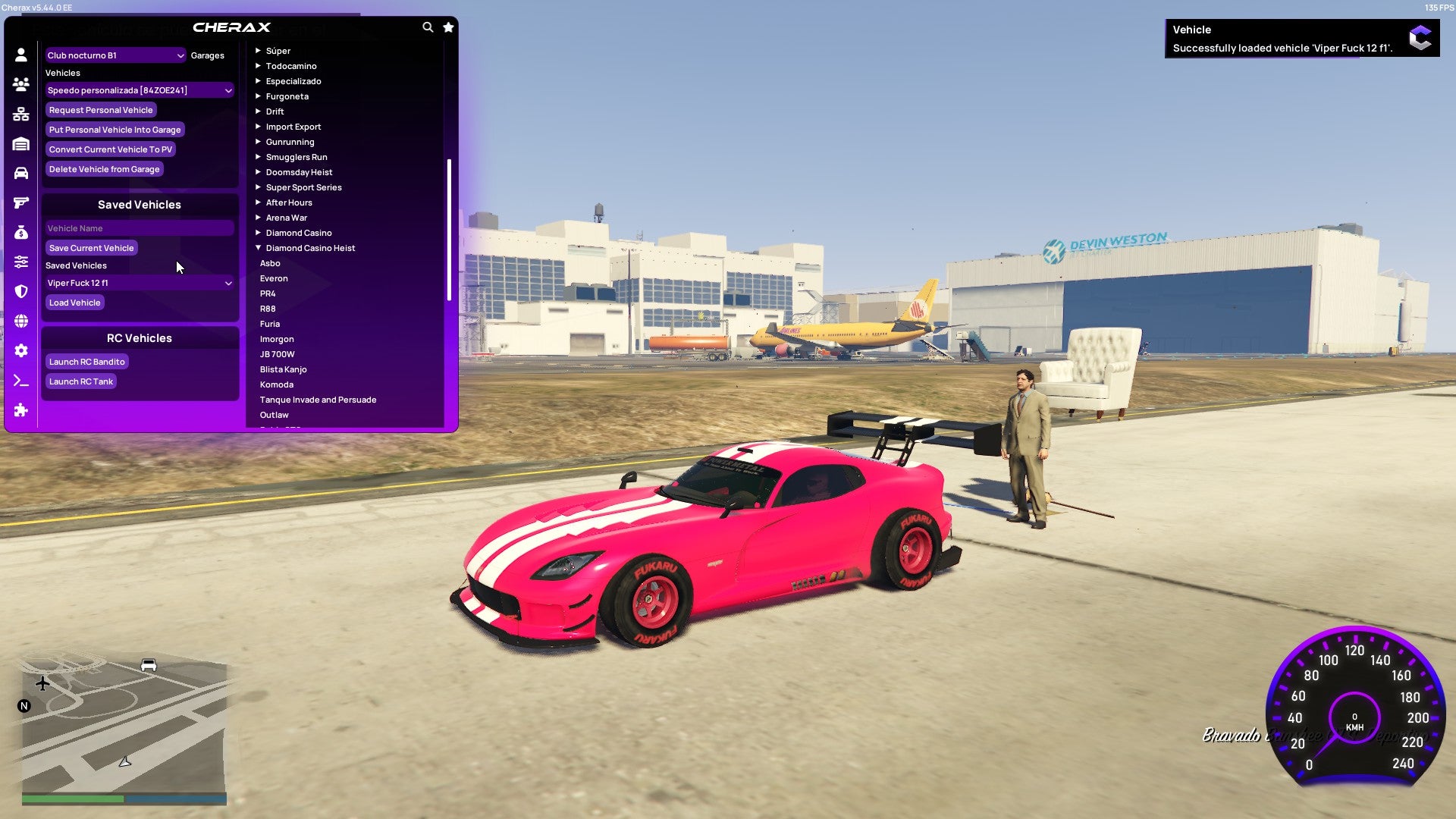The height and width of the screenshot is (819, 1456).
Task: Select Outlaw in the vehicle list
Action: point(274,415)
